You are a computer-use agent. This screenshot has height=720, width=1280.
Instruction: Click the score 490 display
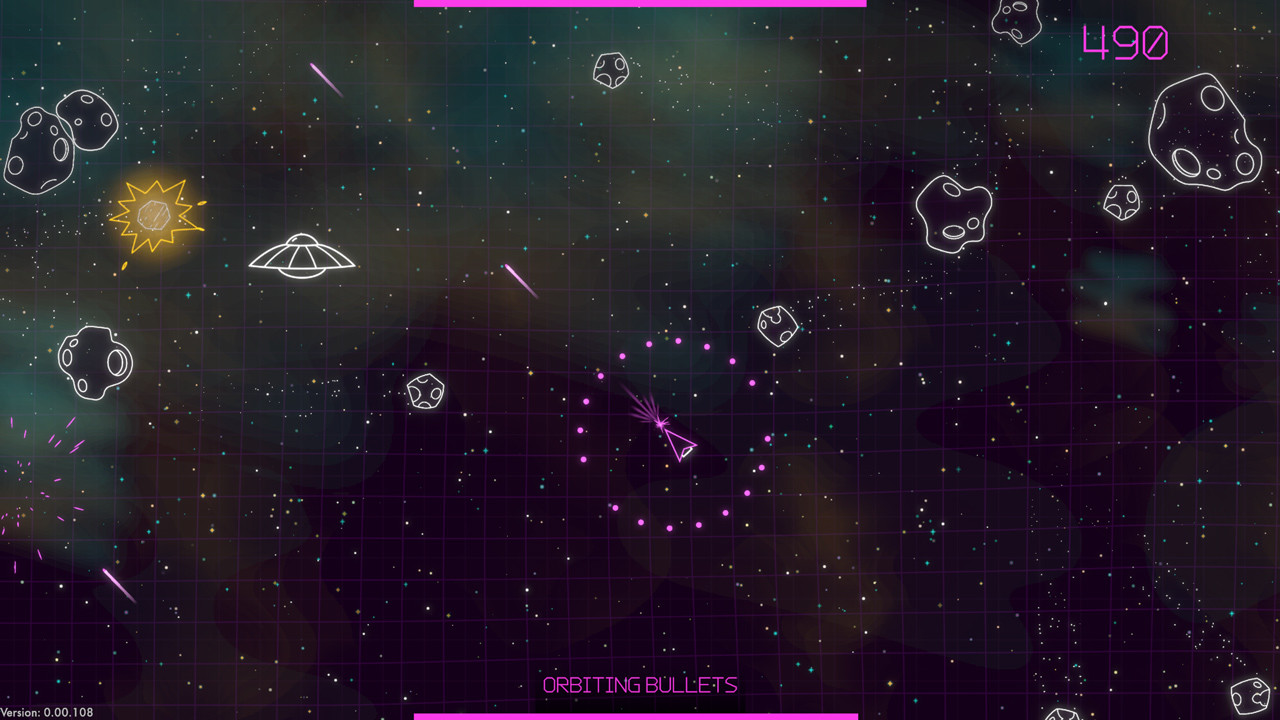(x=1124, y=45)
